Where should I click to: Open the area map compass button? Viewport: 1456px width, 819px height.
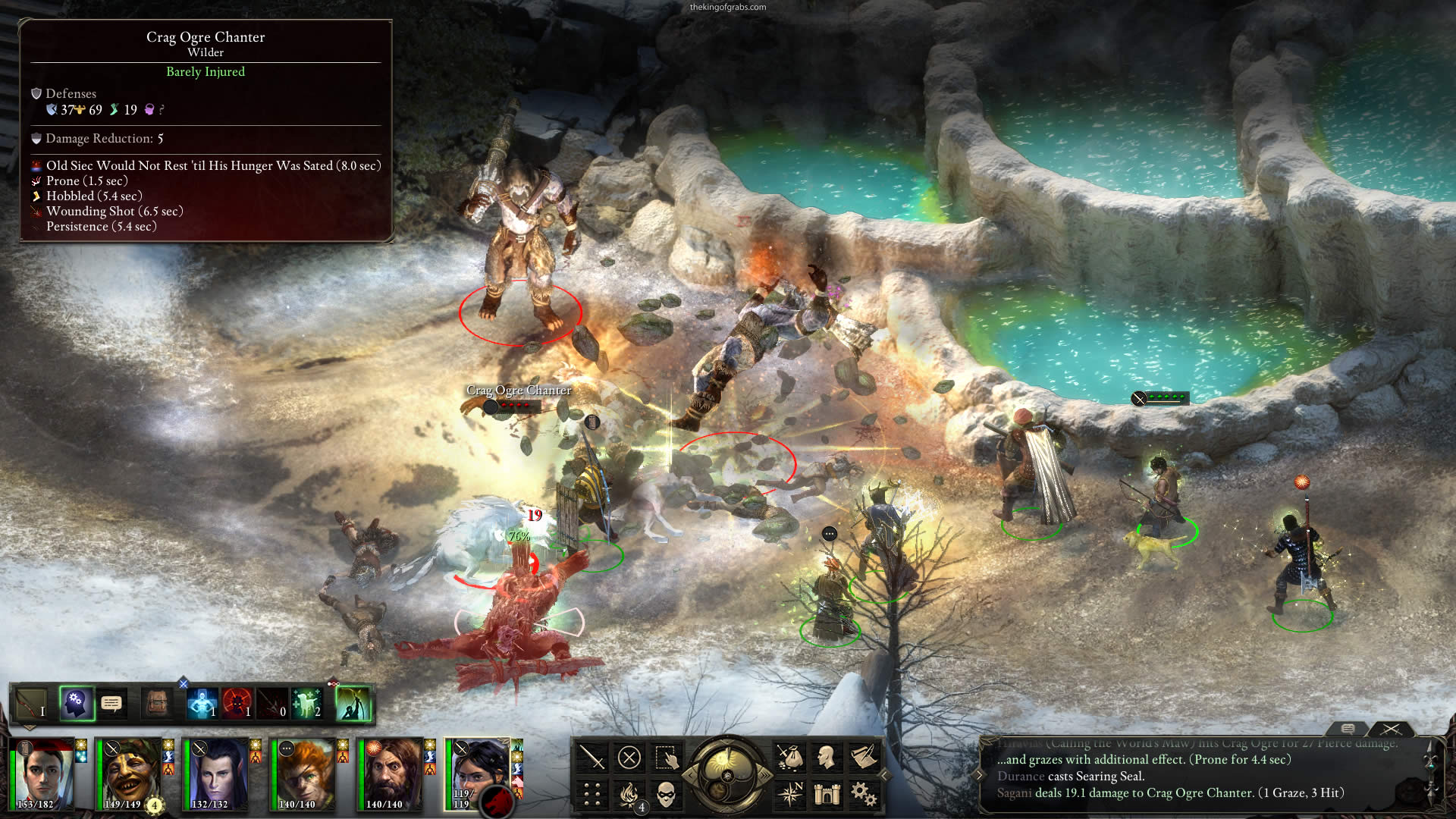[x=789, y=794]
